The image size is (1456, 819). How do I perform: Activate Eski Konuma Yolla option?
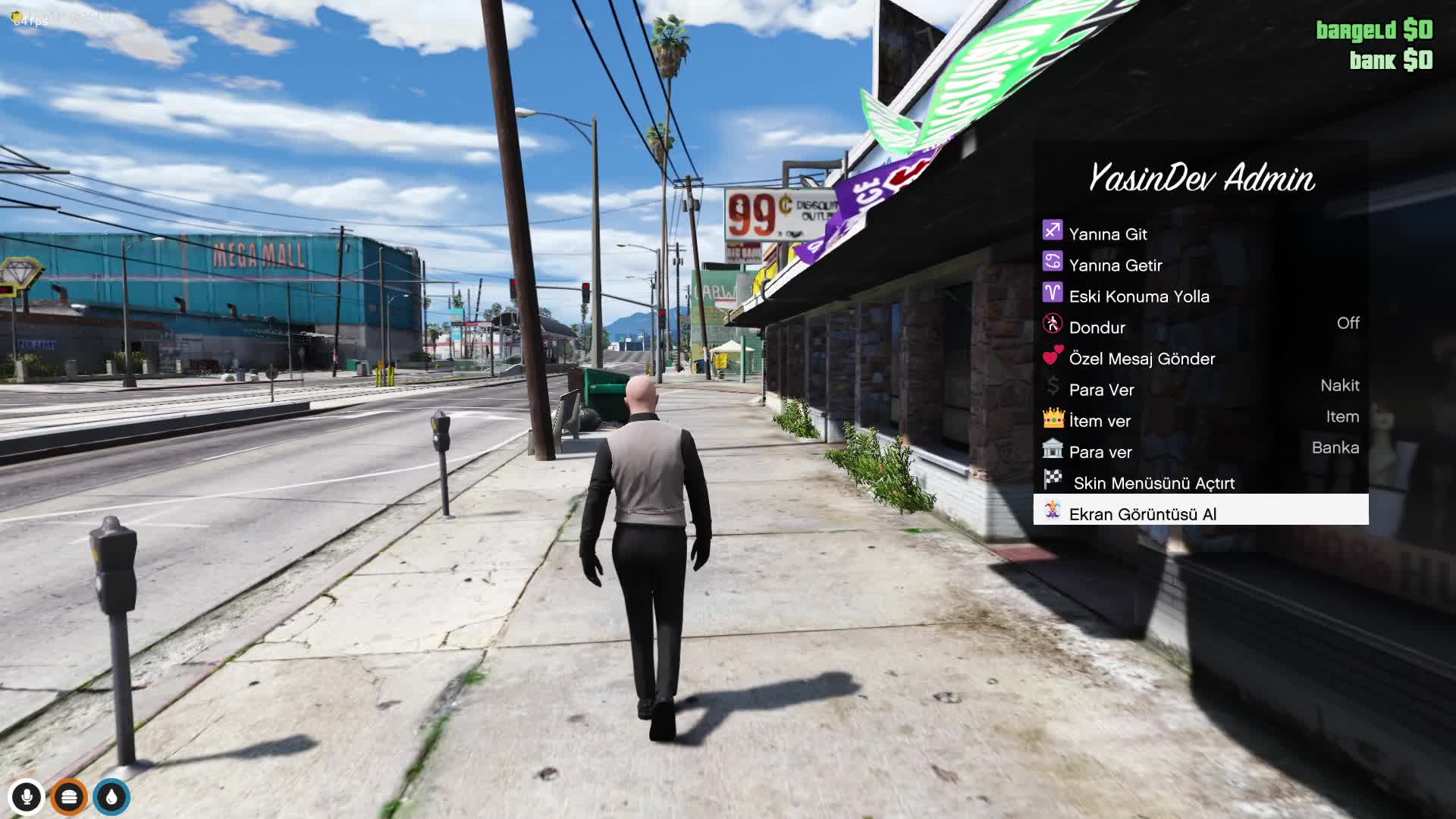coord(1200,296)
